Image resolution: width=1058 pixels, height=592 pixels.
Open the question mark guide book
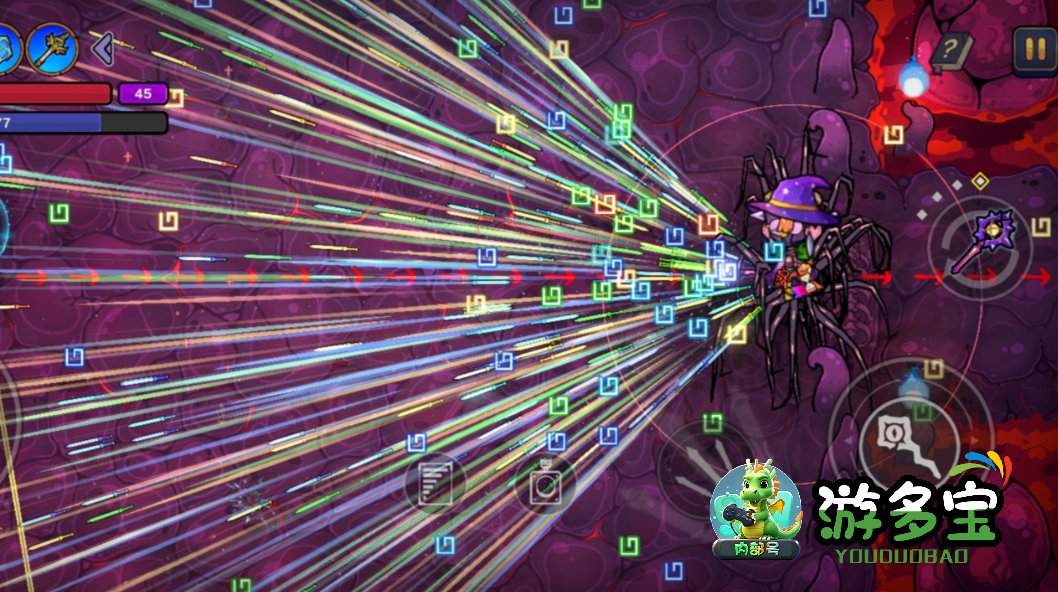(953, 49)
